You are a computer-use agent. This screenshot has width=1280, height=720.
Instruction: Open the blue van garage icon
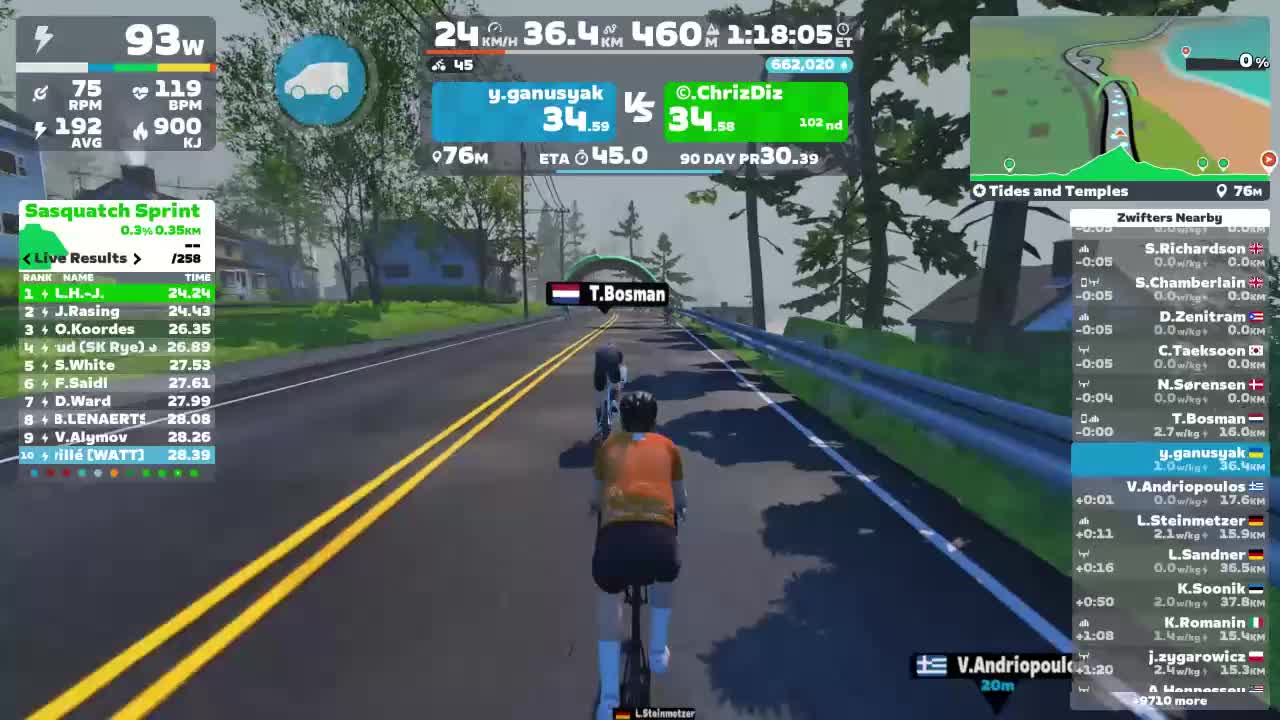click(320, 82)
